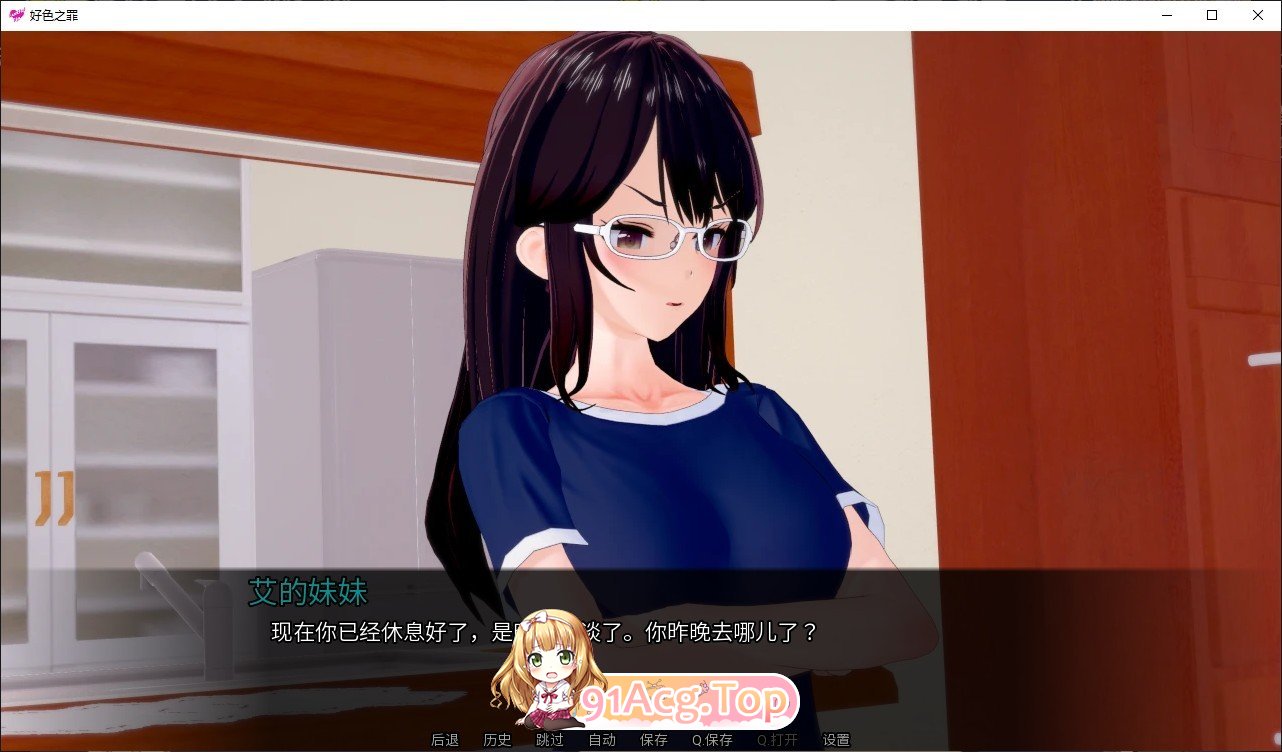The height and width of the screenshot is (752, 1282).
Task: Open 保存 to expand the save slots page
Action: click(653, 740)
